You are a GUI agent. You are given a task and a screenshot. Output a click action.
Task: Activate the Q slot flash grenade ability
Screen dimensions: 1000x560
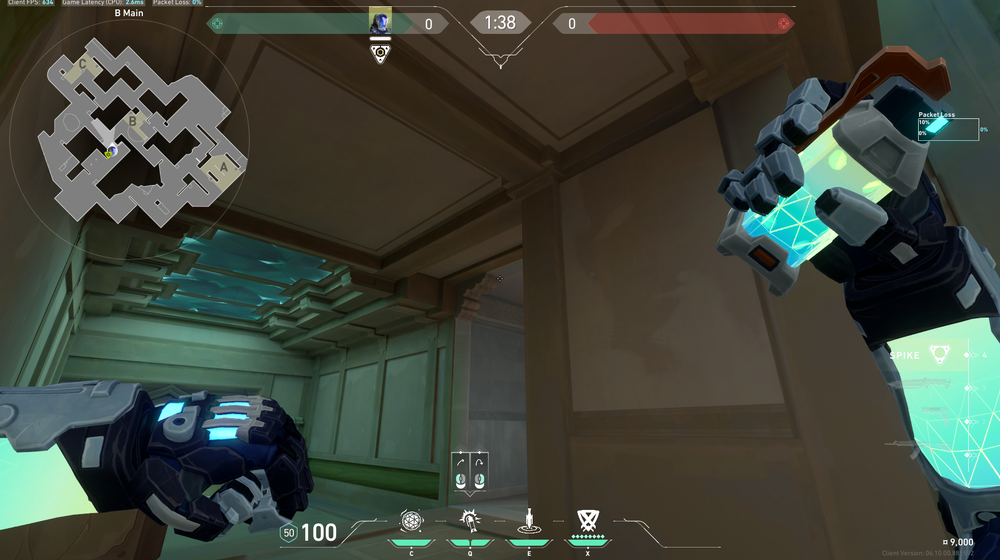[x=469, y=520]
